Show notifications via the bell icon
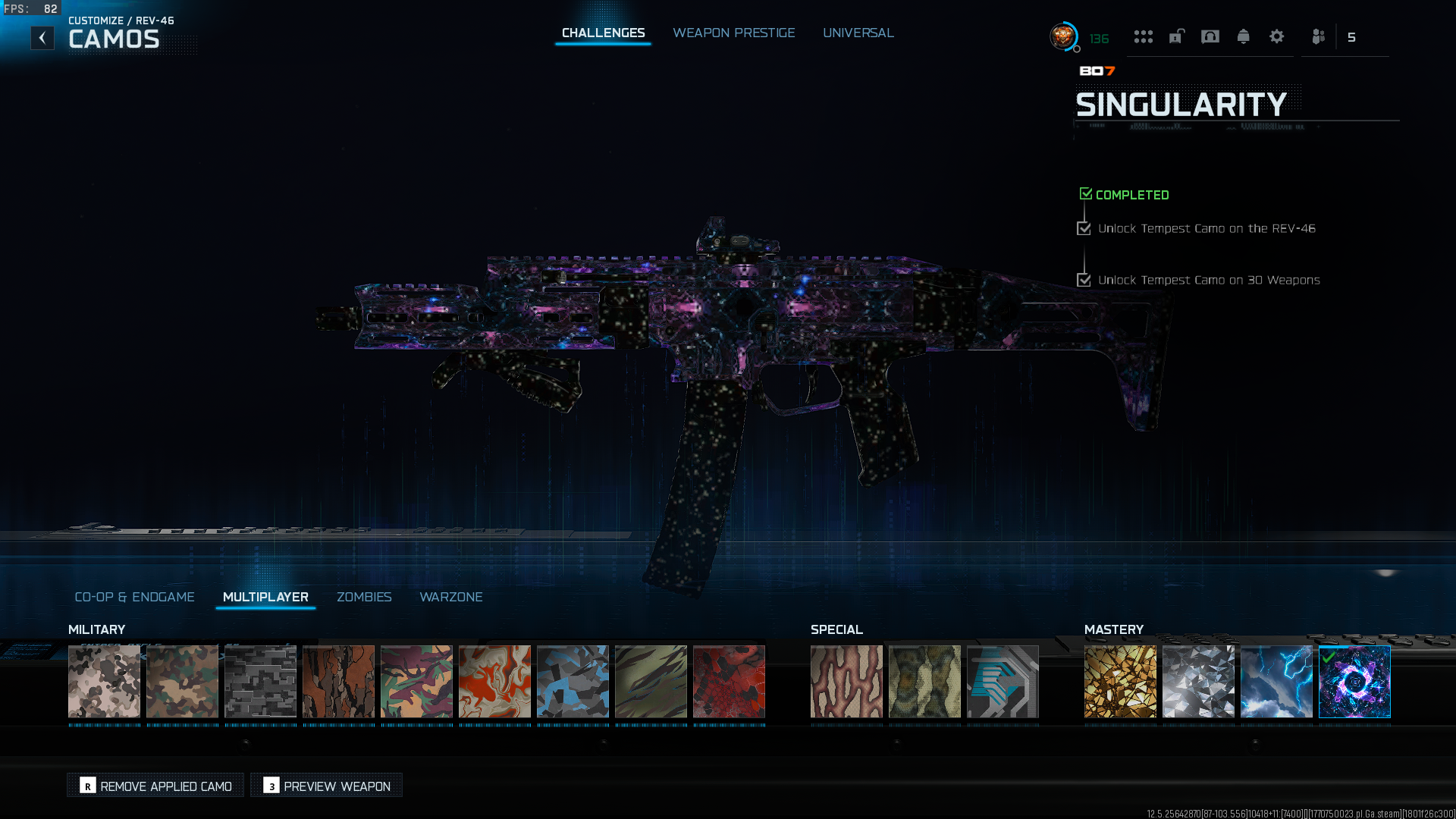Screen dimensions: 1456x819 1243,36
